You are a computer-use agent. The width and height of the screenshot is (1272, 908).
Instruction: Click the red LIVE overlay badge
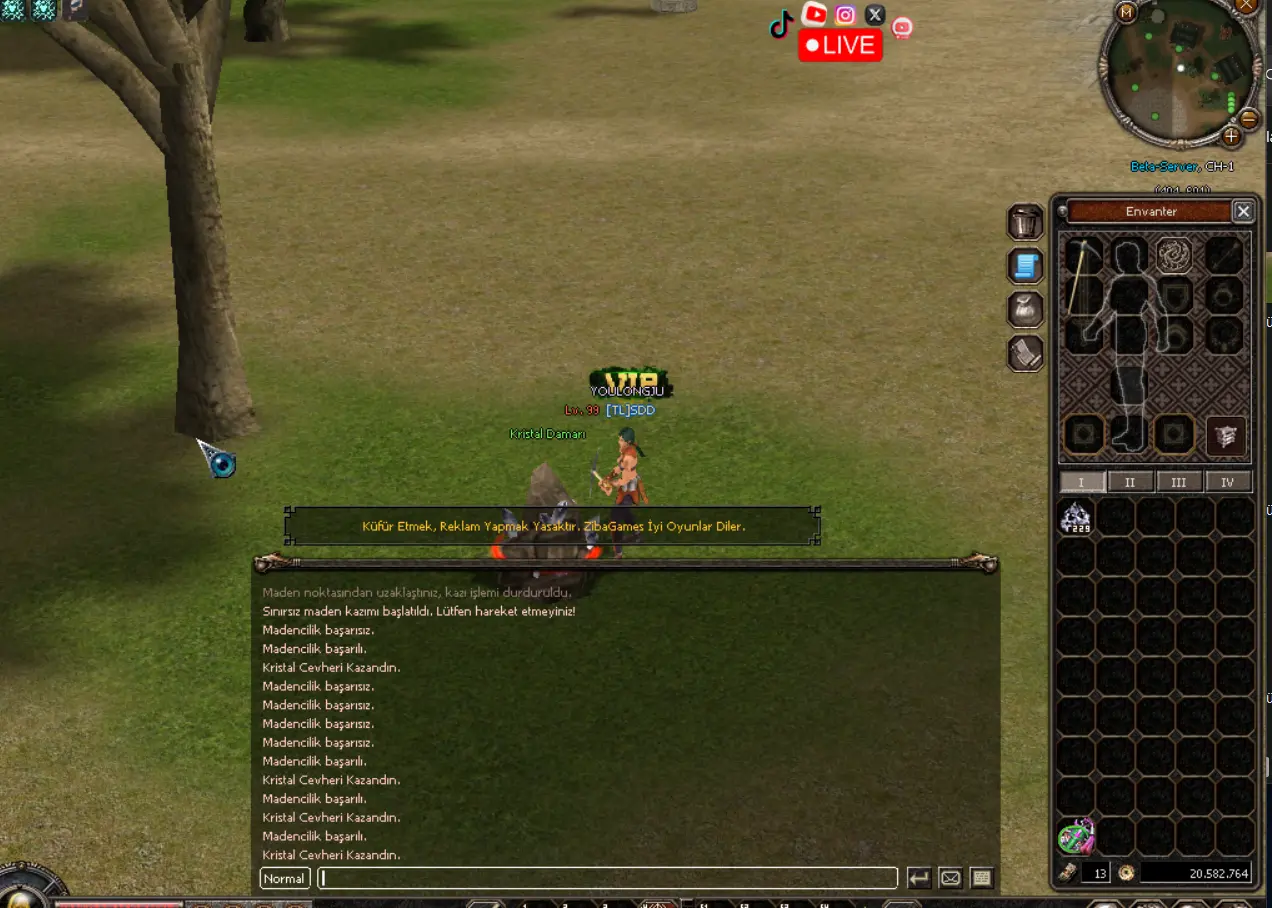[840, 45]
